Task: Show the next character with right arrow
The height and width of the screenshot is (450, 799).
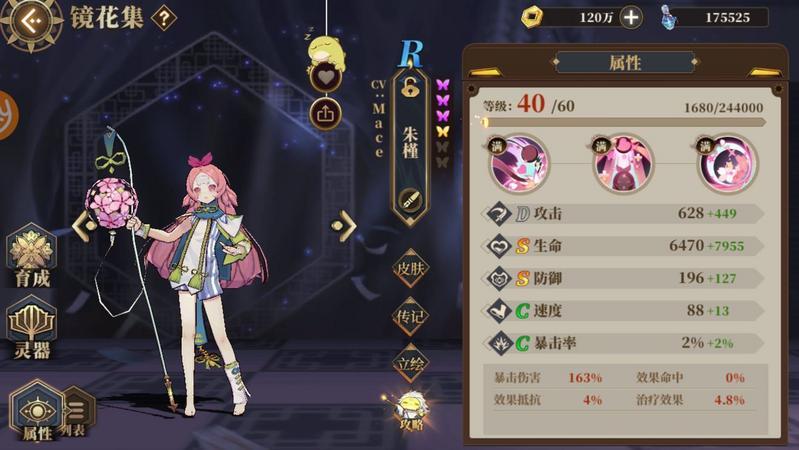Action: 347,225
